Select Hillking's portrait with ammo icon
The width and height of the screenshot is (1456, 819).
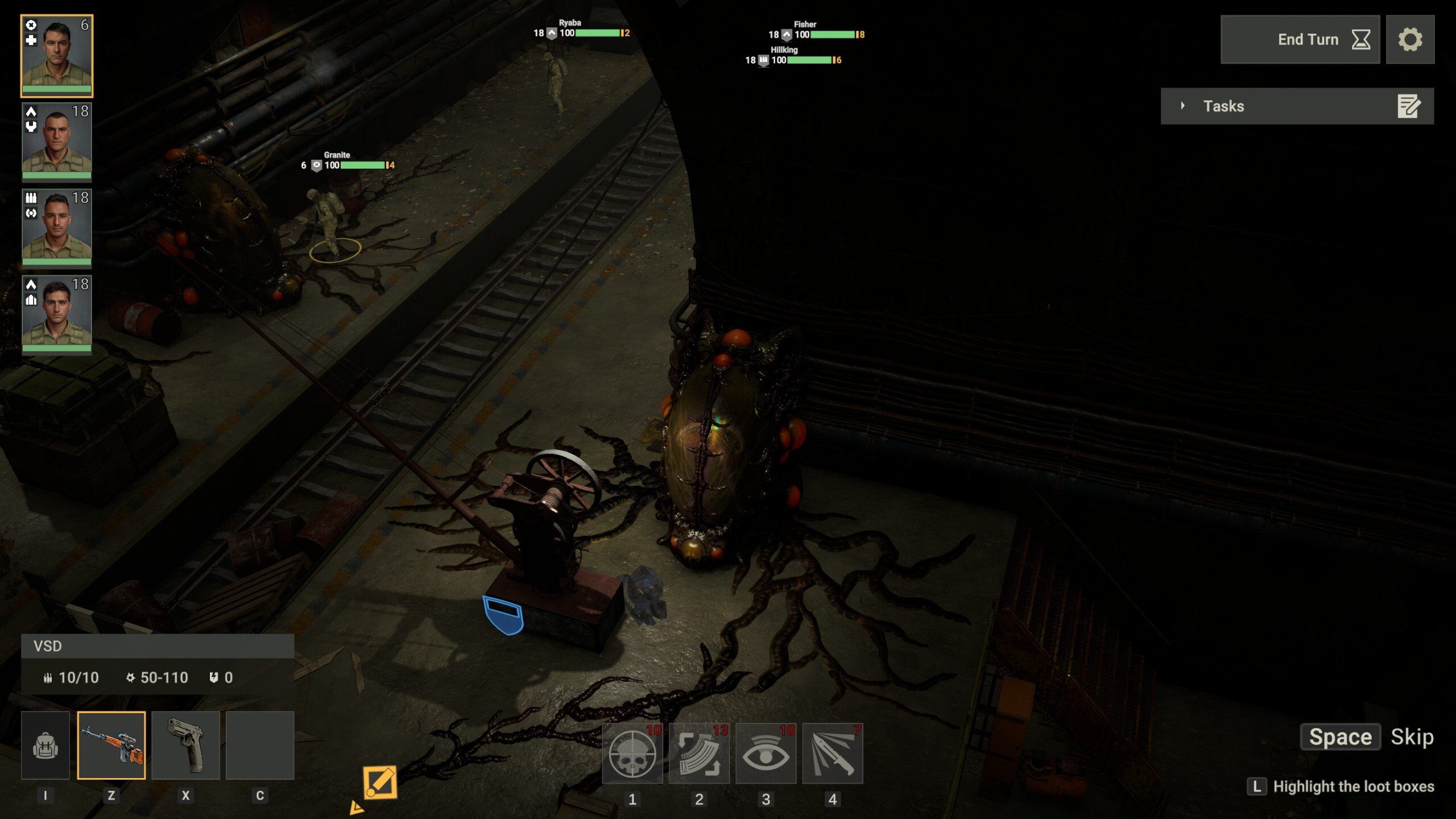tap(57, 227)
